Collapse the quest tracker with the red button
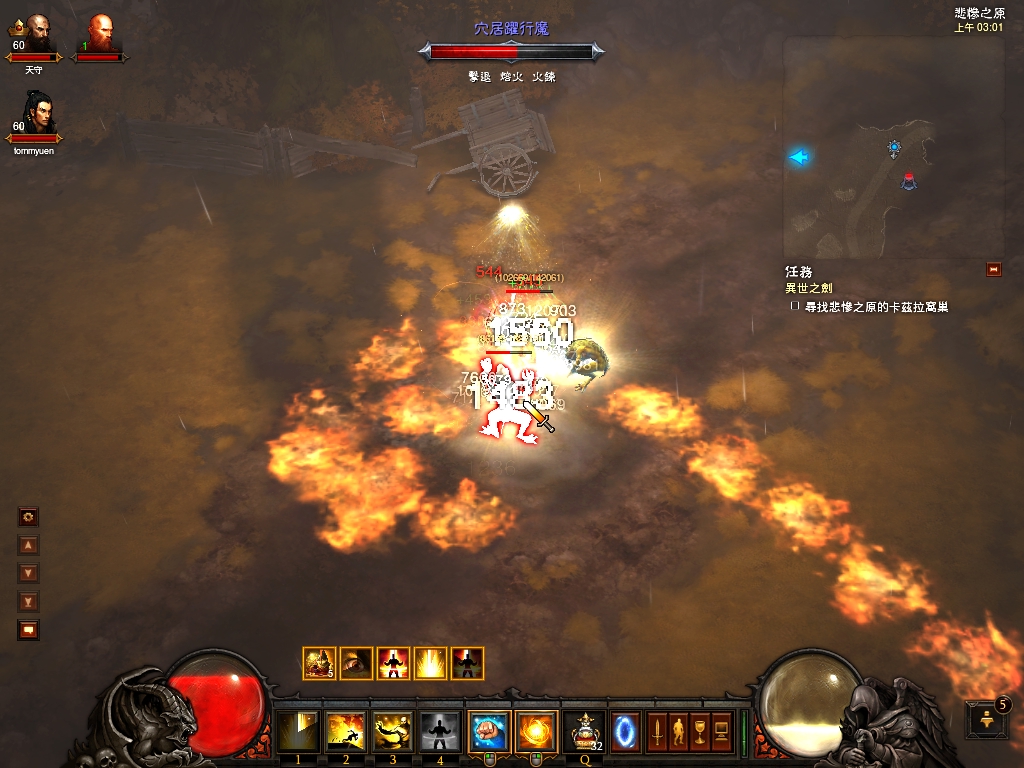Image resolution: width=1024 pixels, height=768 pixels. coord(993,269)
